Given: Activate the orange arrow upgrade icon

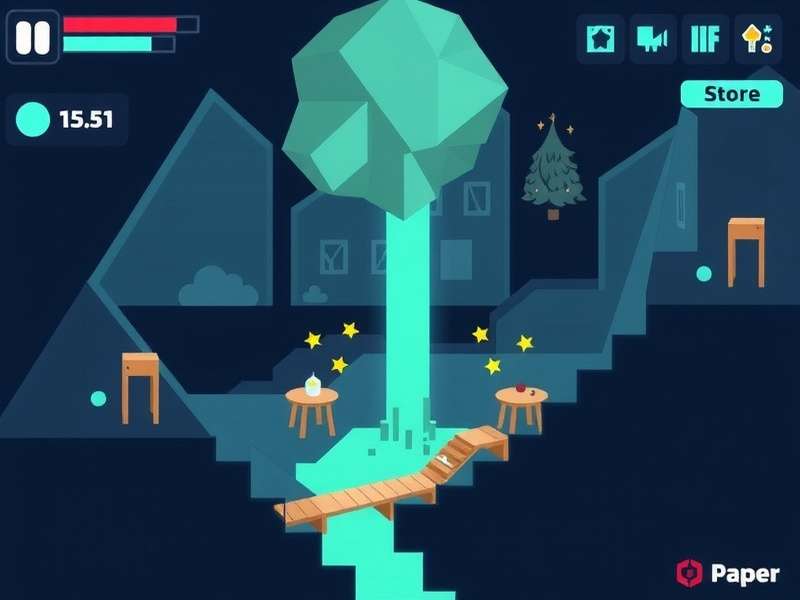Looking at the screenshot, I should coord(758,39).
